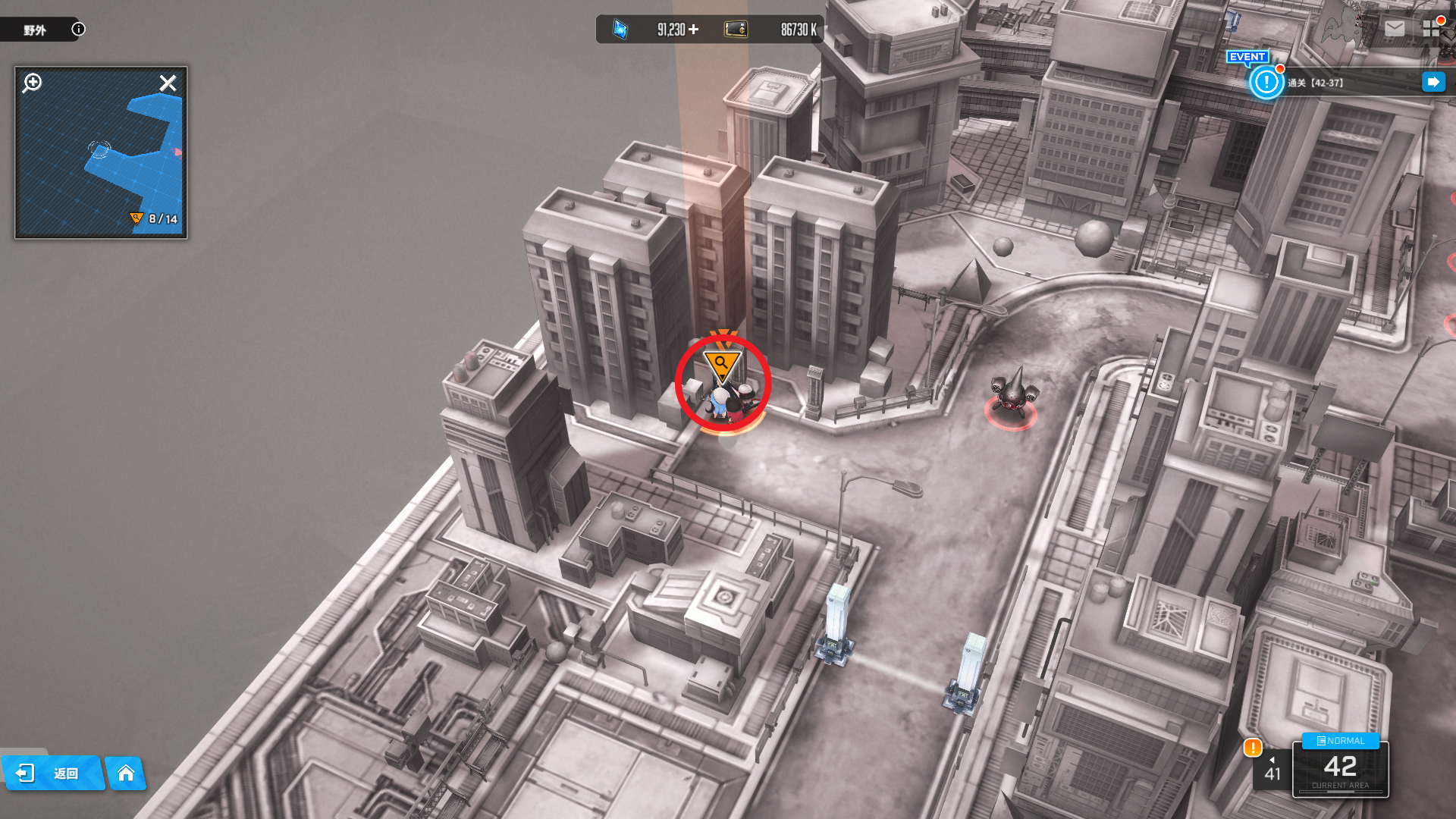
Task: Open the info icon beside 野外
Action: tap(78, 30)
